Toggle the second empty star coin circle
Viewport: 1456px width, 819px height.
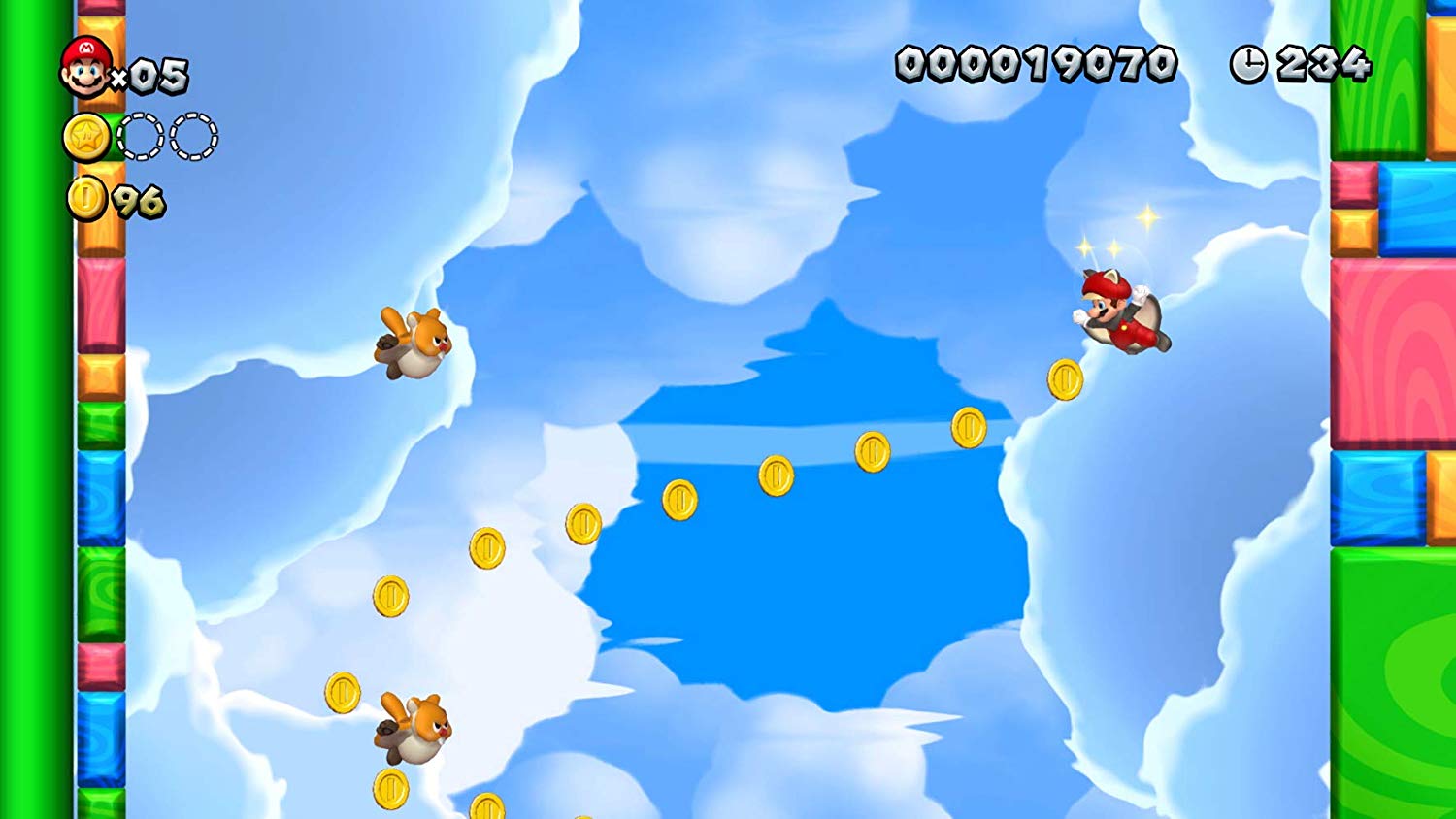[194, 138]
